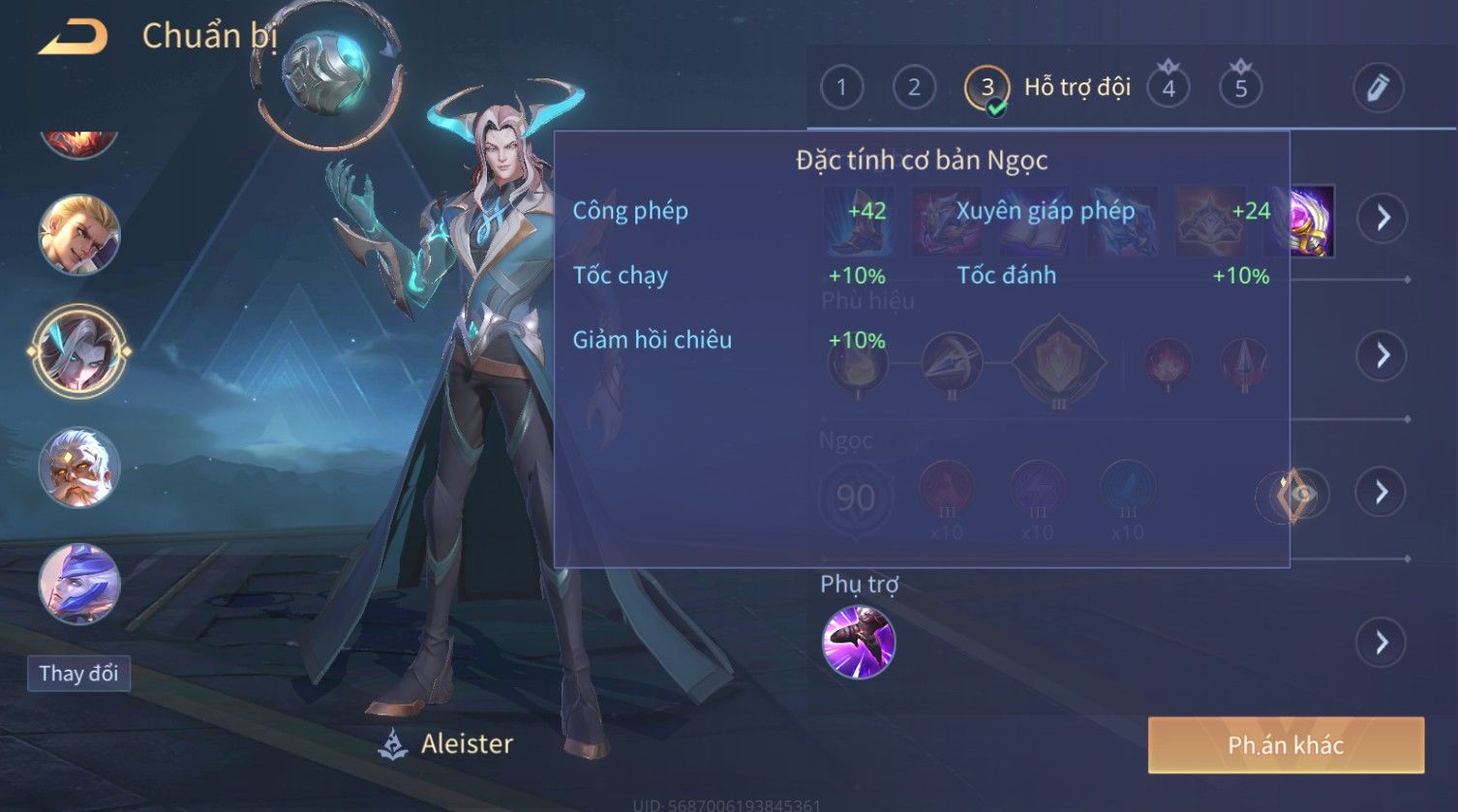Choose the white-bearded hero portrait
The width and height of the screenshot is (1458, 812).
point(78,468)
